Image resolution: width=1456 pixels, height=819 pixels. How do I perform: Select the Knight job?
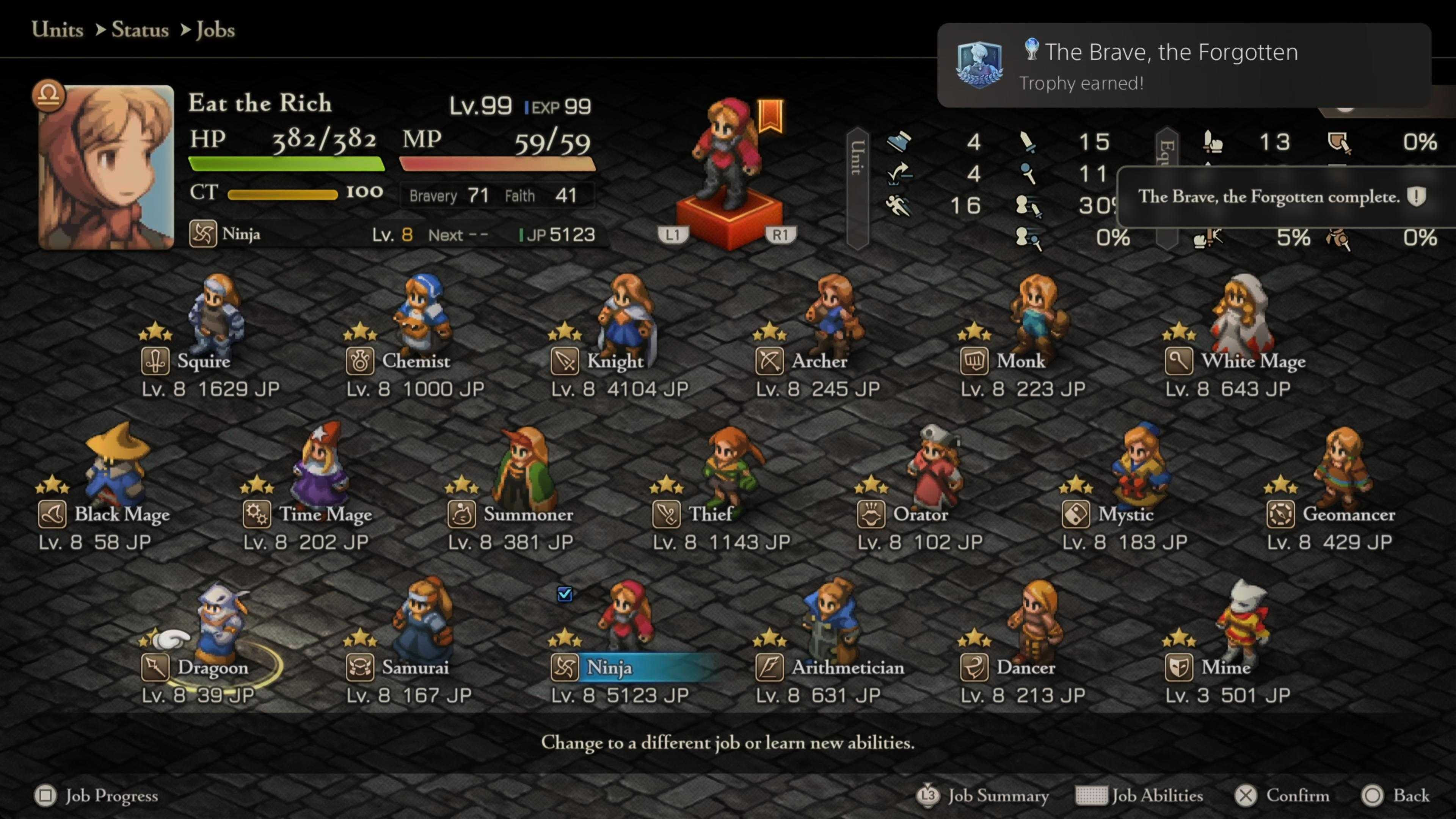pos(614,361)
